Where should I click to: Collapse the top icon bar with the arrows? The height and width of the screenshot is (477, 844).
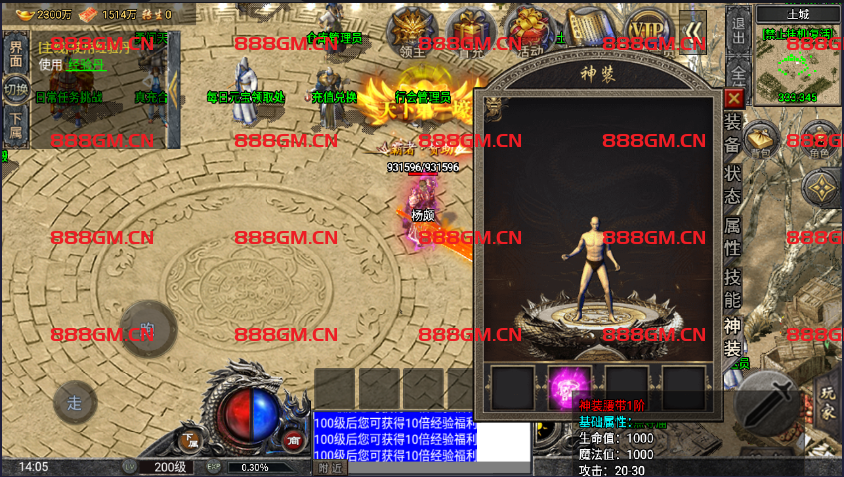[x=693, y=29]
